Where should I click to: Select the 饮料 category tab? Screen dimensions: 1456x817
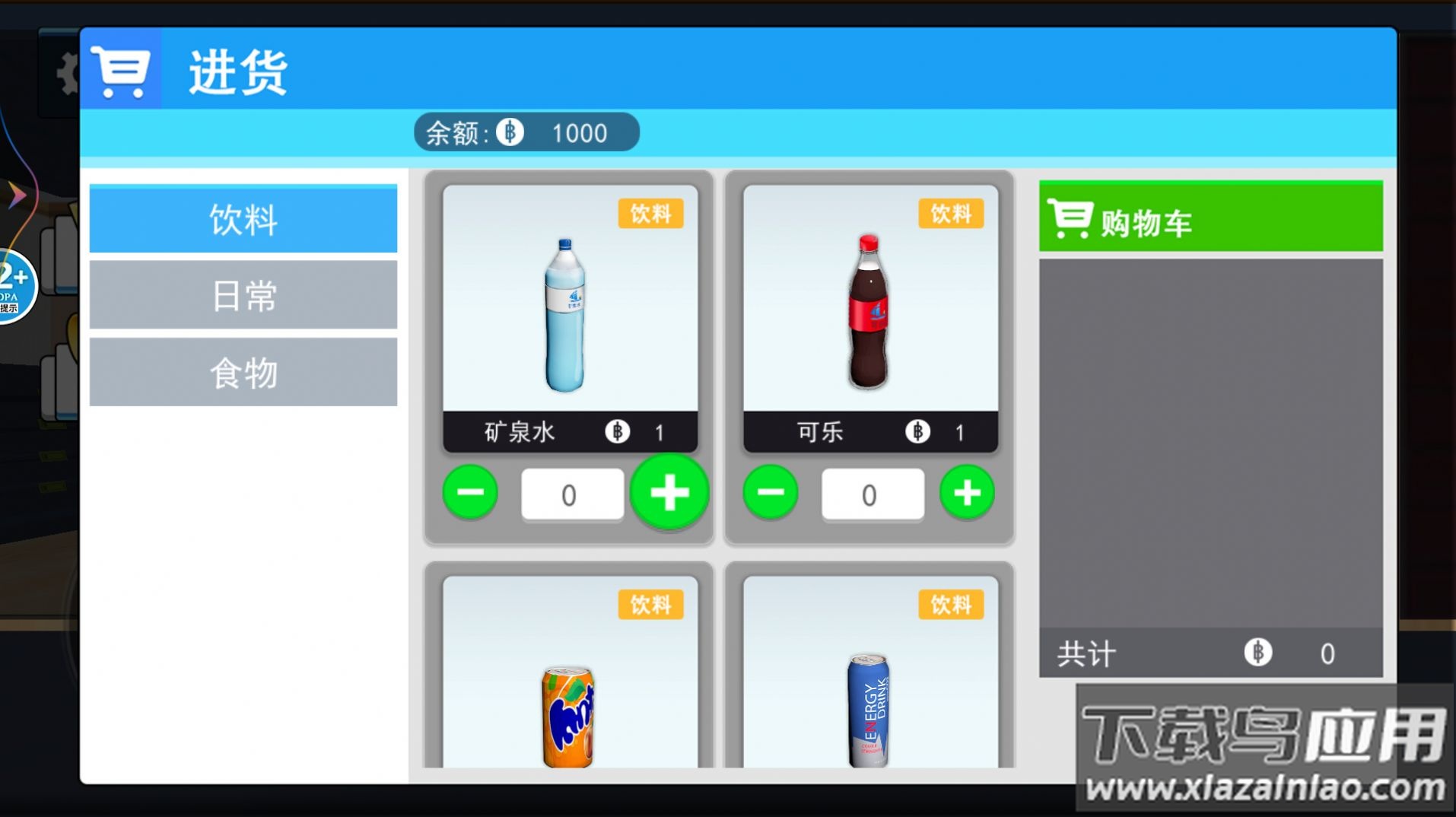coord(243,220)
